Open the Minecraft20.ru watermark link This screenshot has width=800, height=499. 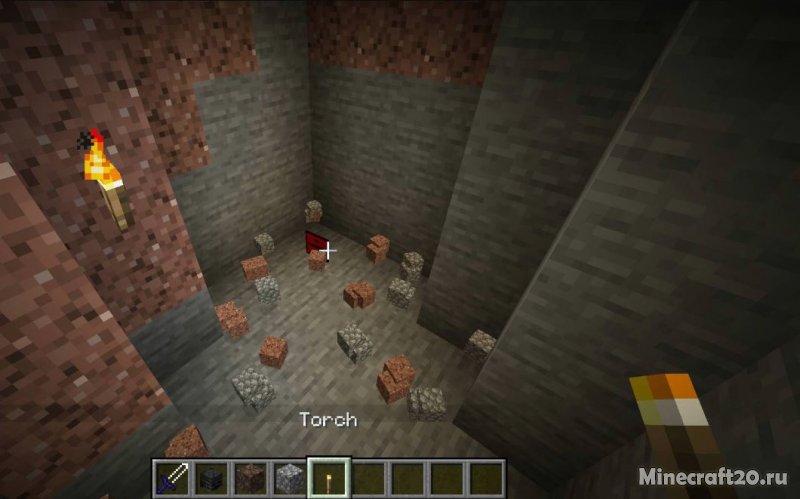pyautogui.click(x=722, y=480)
